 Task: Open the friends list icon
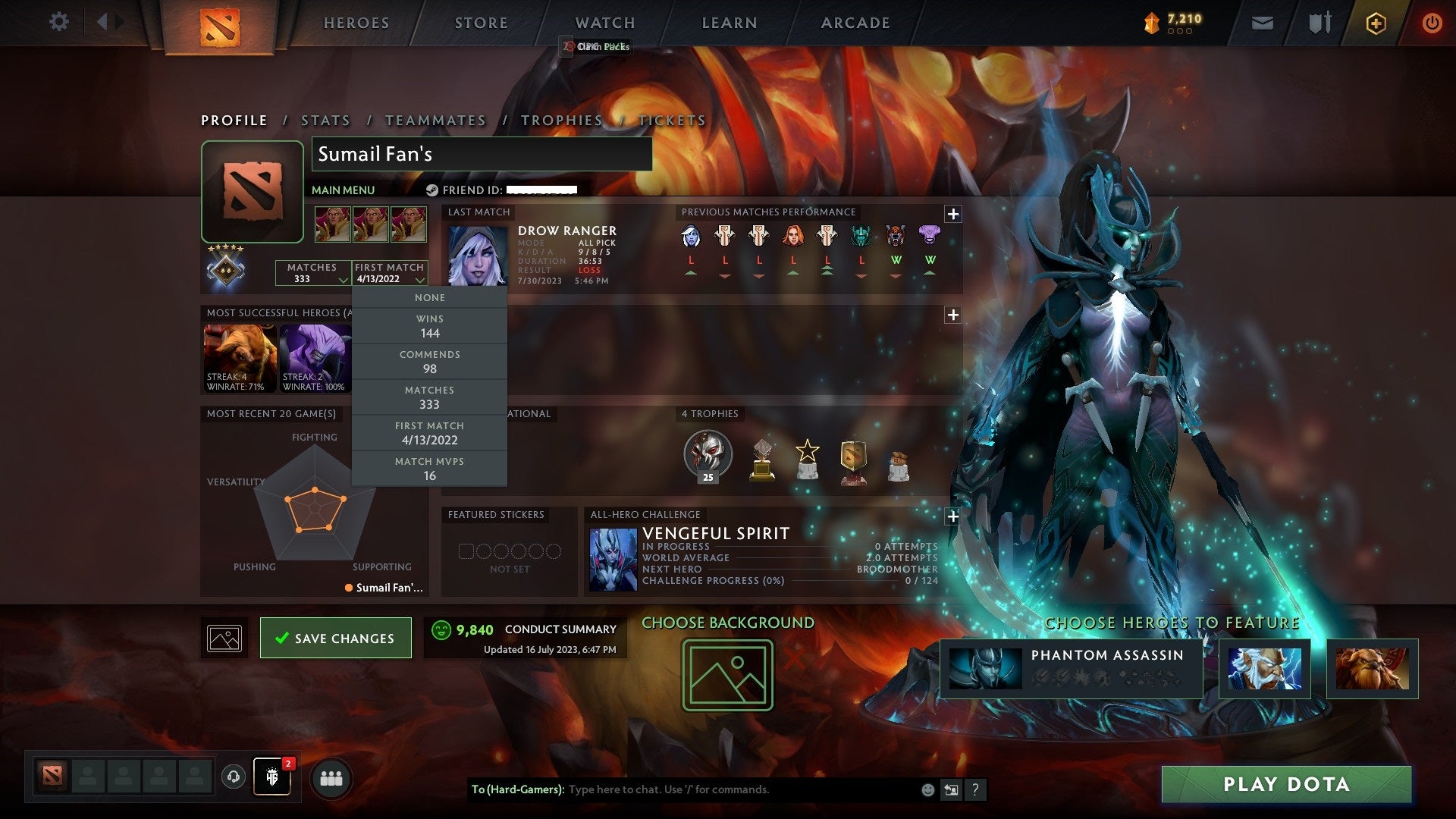tap(331, 777)
